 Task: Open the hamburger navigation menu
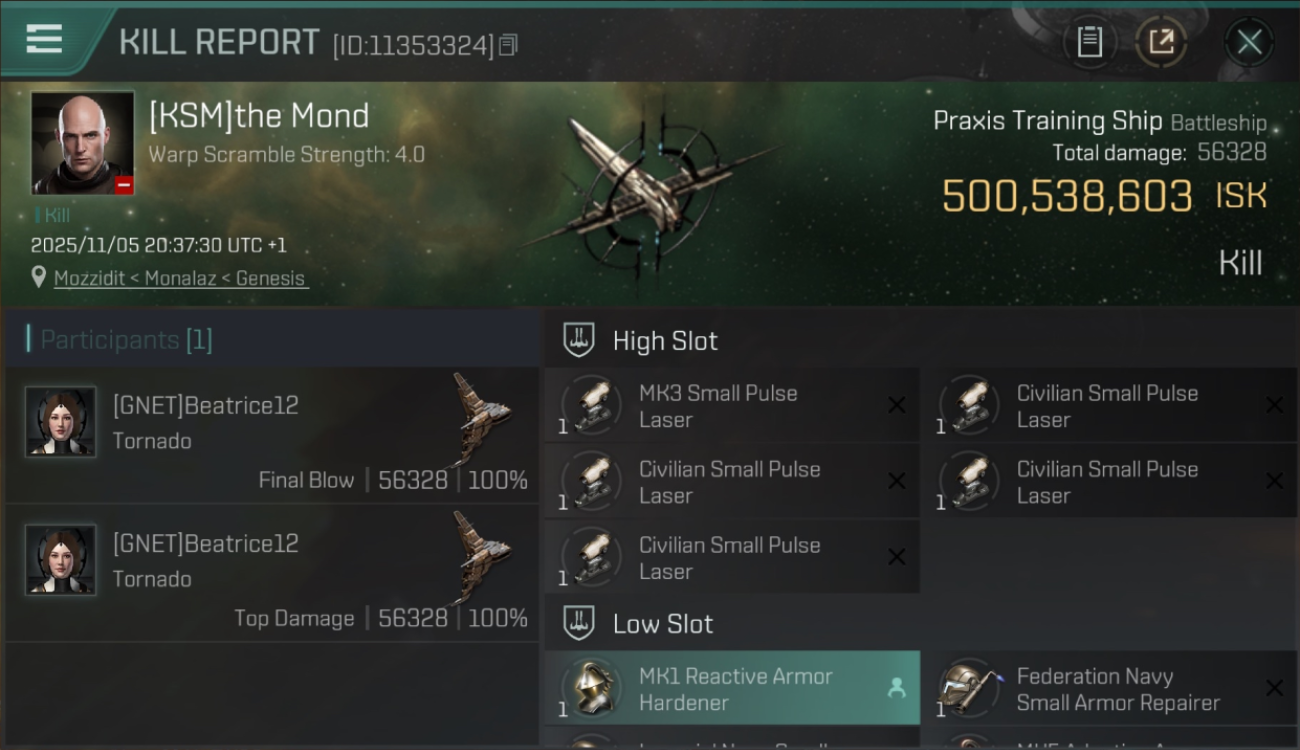pyautogui.click(x=42, y=40)
